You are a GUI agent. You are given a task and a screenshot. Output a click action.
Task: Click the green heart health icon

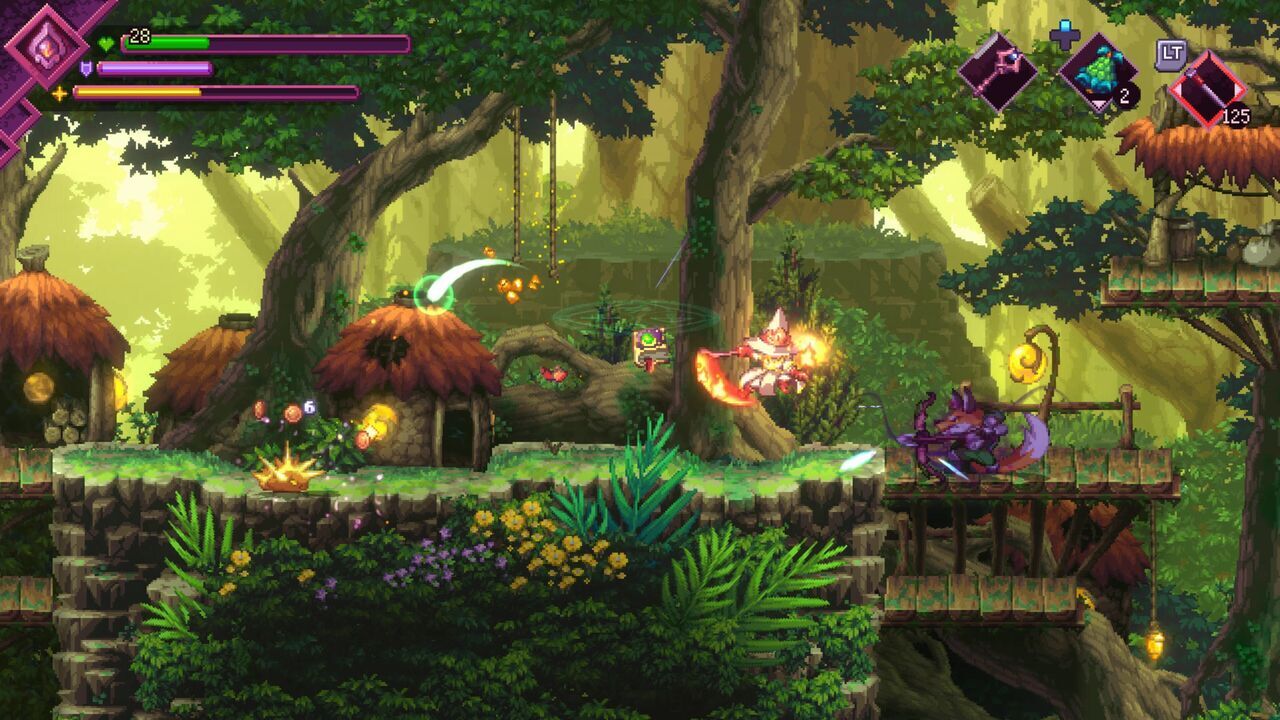[107, 43]
